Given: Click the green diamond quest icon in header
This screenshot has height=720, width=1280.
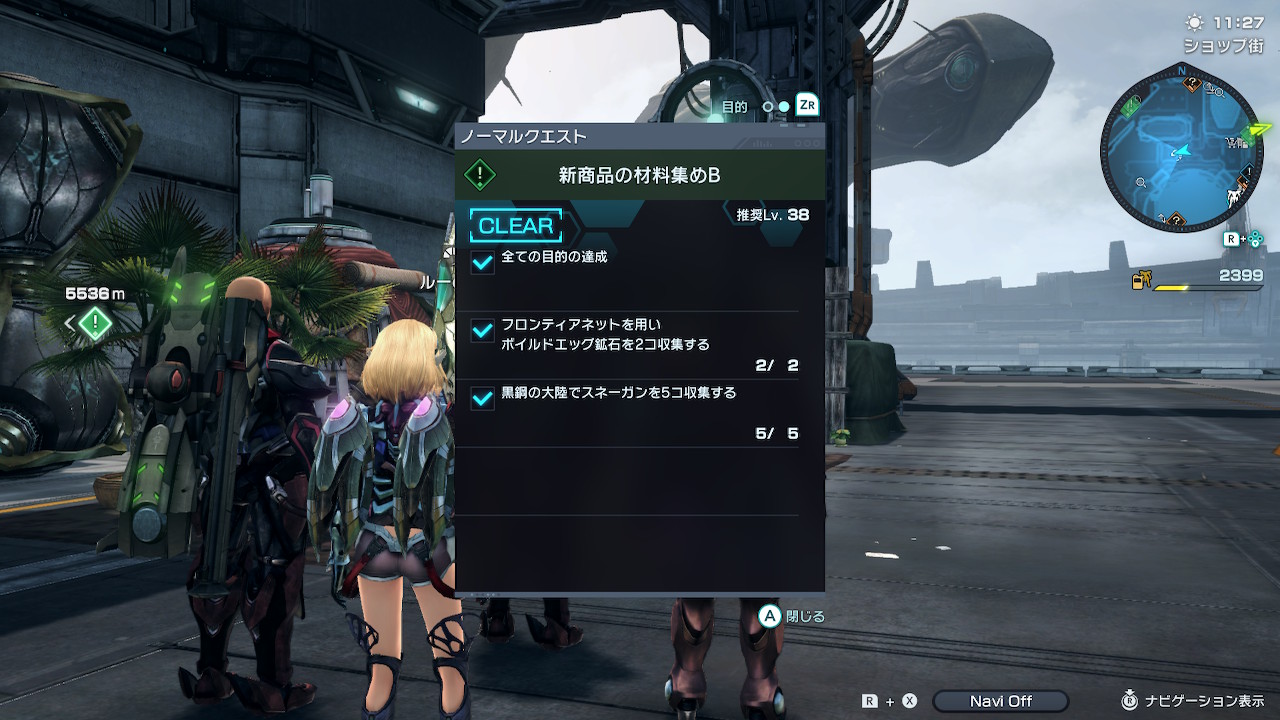Looking at the screenshot, I should click(481, 175).
